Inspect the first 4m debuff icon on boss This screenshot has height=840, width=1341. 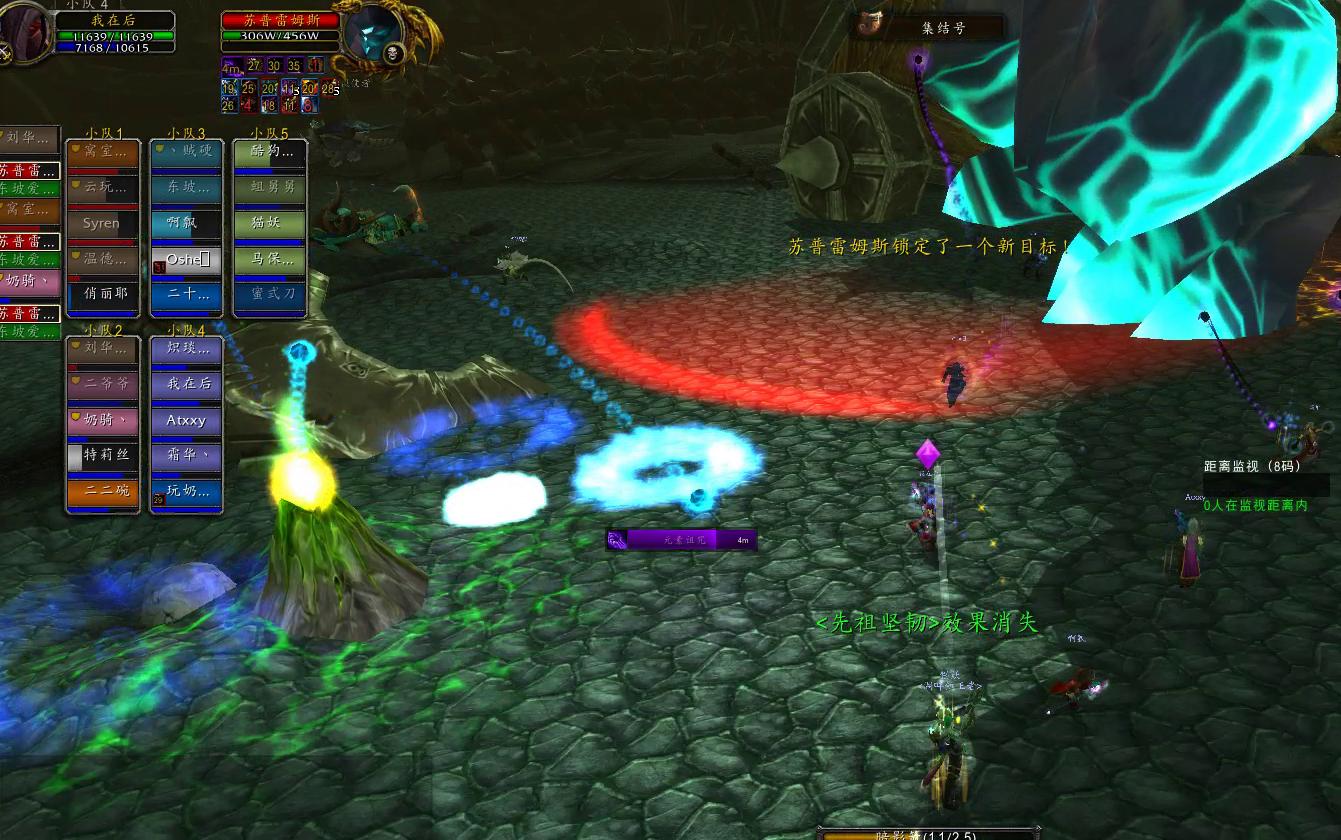click(x=231, y=66)
